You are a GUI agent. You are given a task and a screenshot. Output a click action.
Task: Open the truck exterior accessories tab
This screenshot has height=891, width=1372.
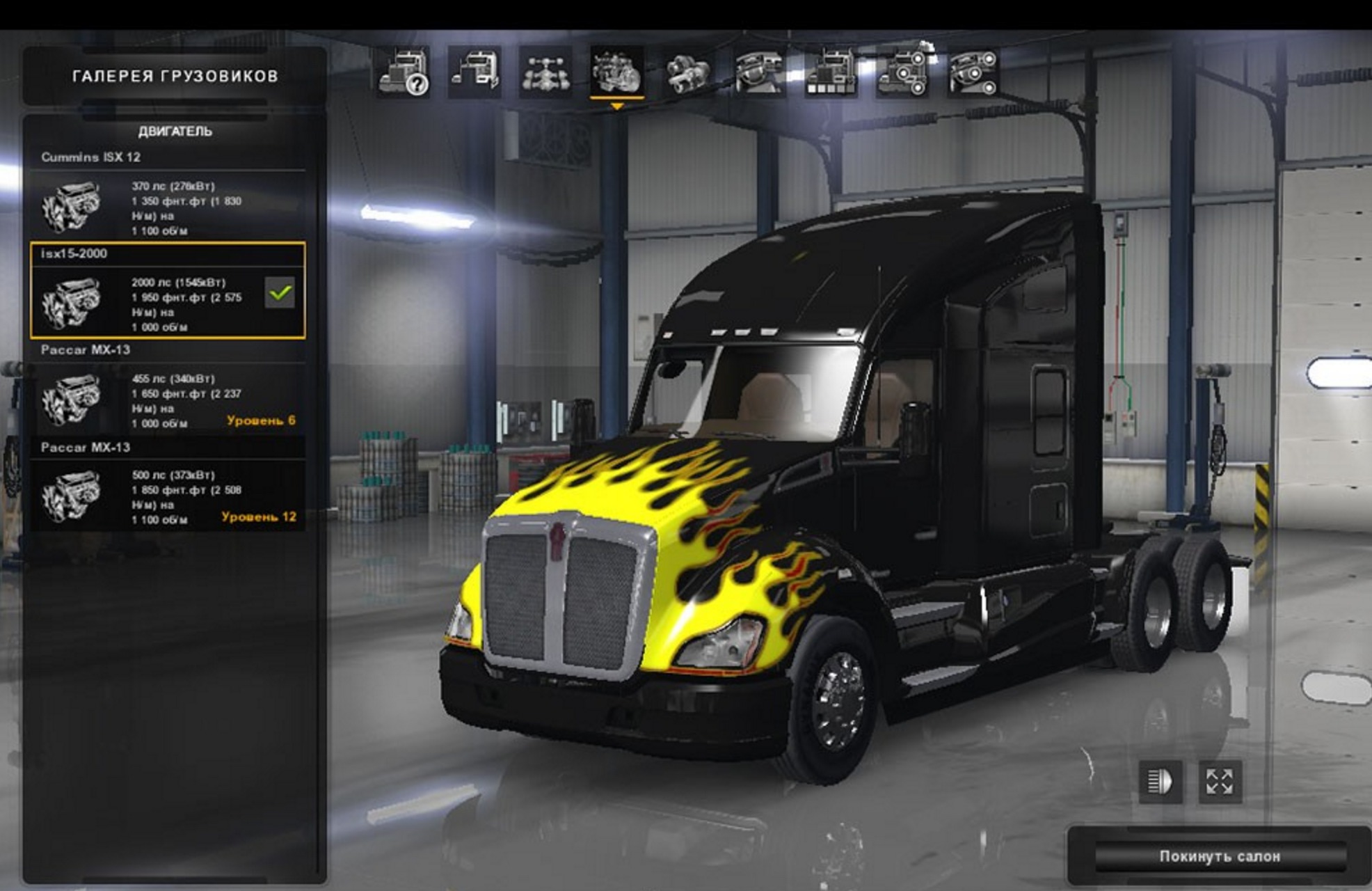click(x=902, y=72)
